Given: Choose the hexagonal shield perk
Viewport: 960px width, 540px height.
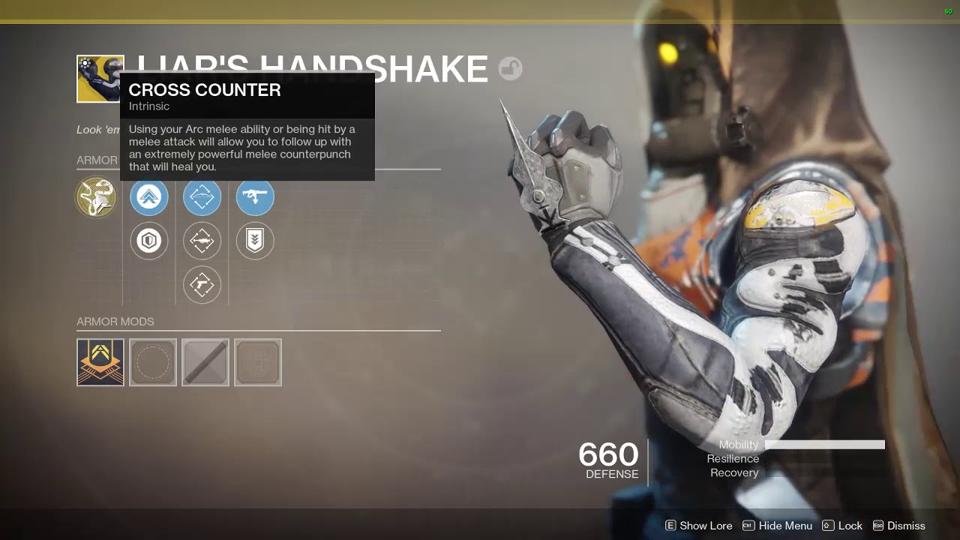Looking at the screenshot, I should tap(149, 241).
